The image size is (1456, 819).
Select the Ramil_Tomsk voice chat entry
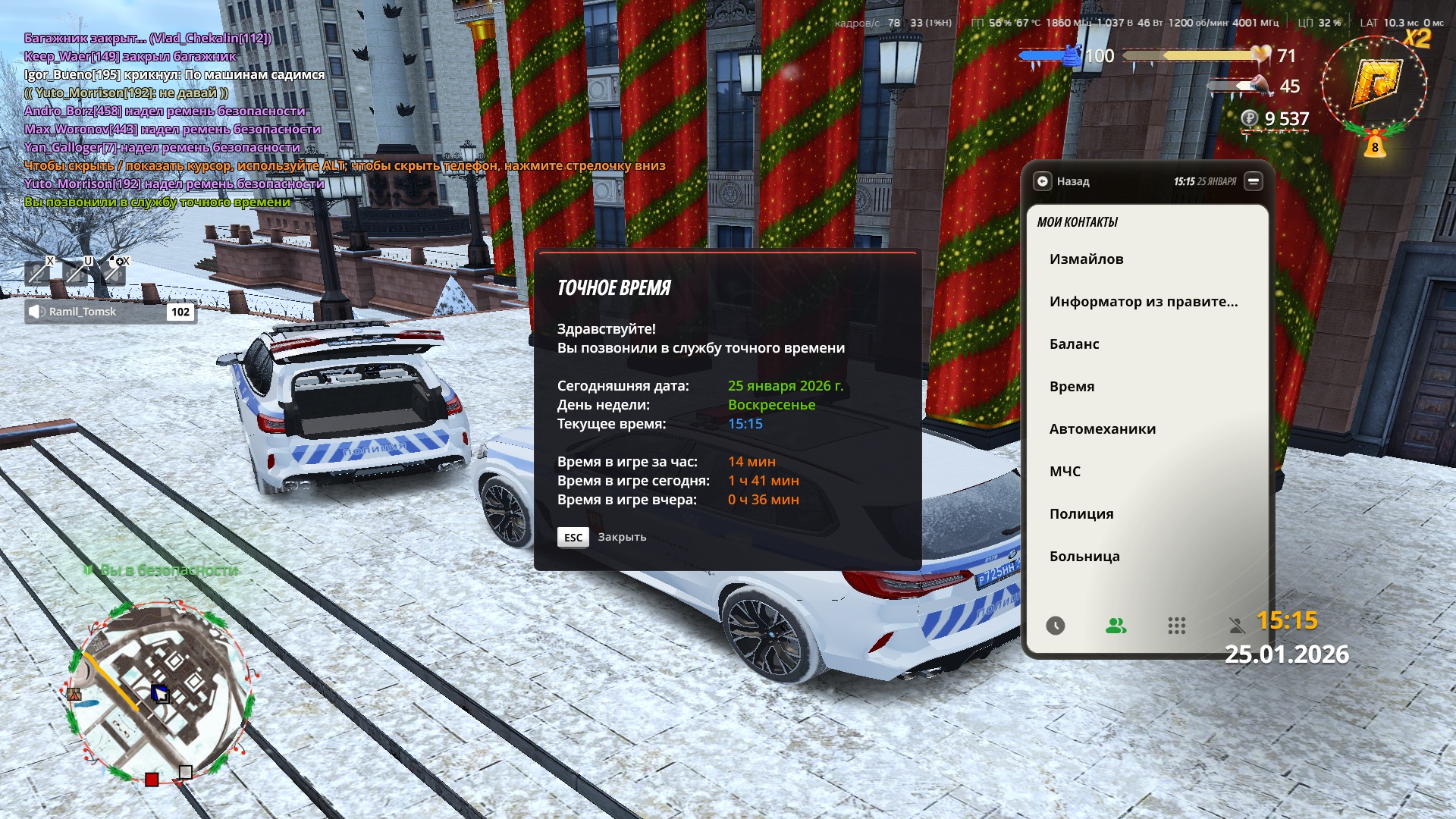(111, 312)
